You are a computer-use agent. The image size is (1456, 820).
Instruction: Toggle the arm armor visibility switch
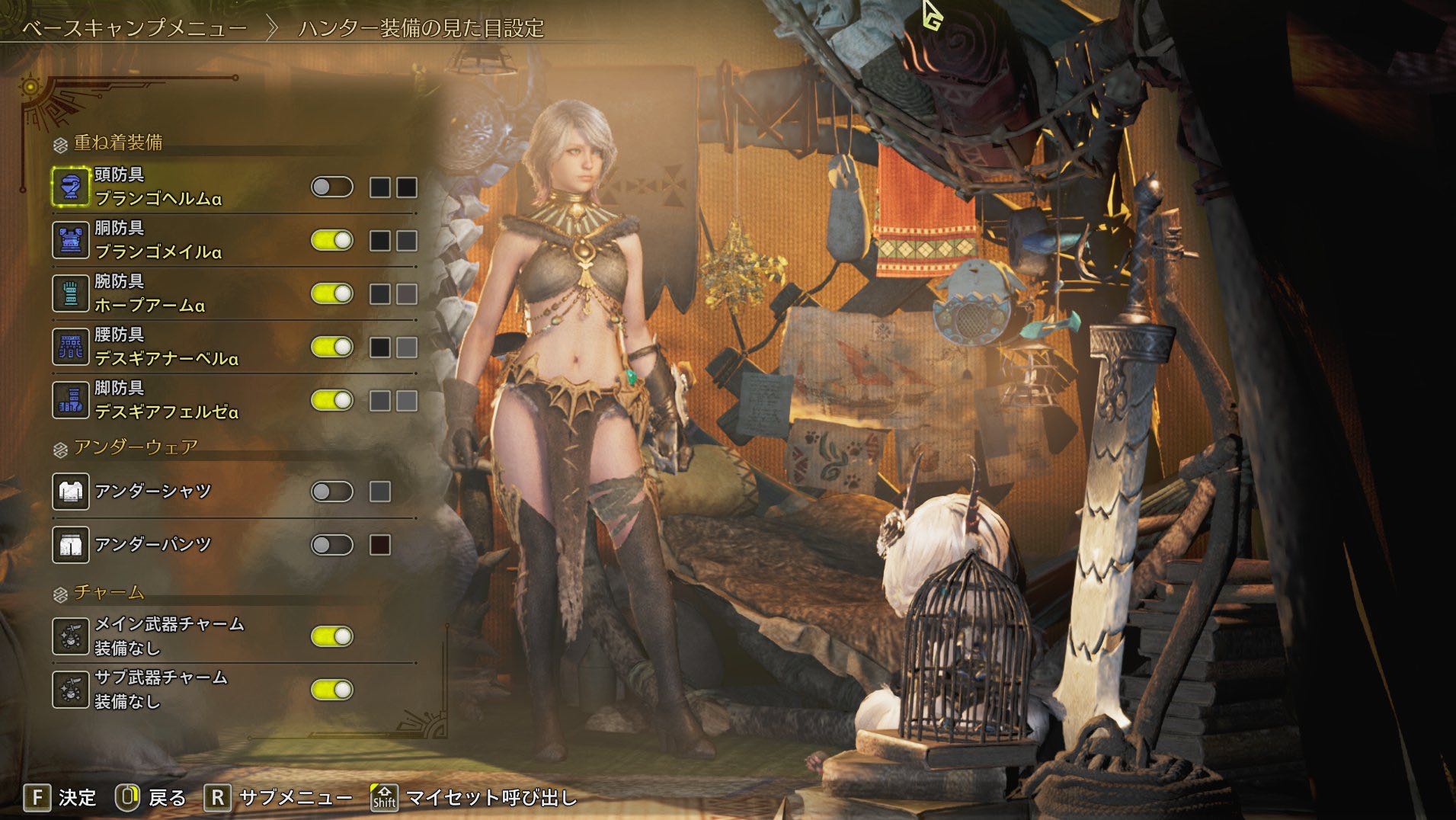click(332, 293)
